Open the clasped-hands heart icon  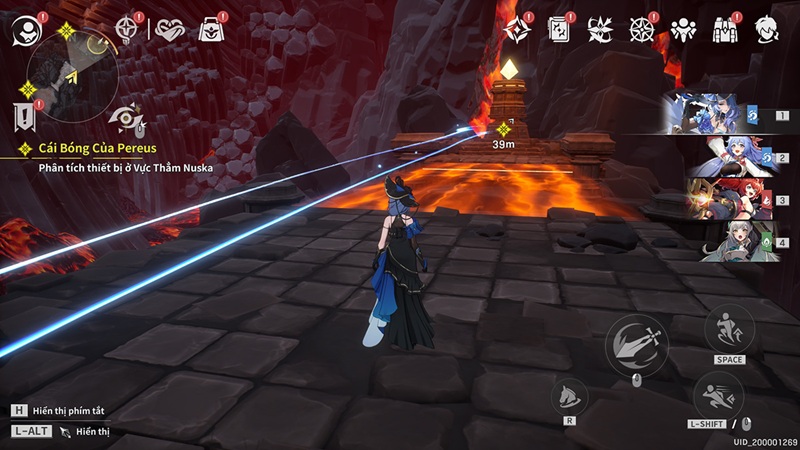(x=171, y=30)
